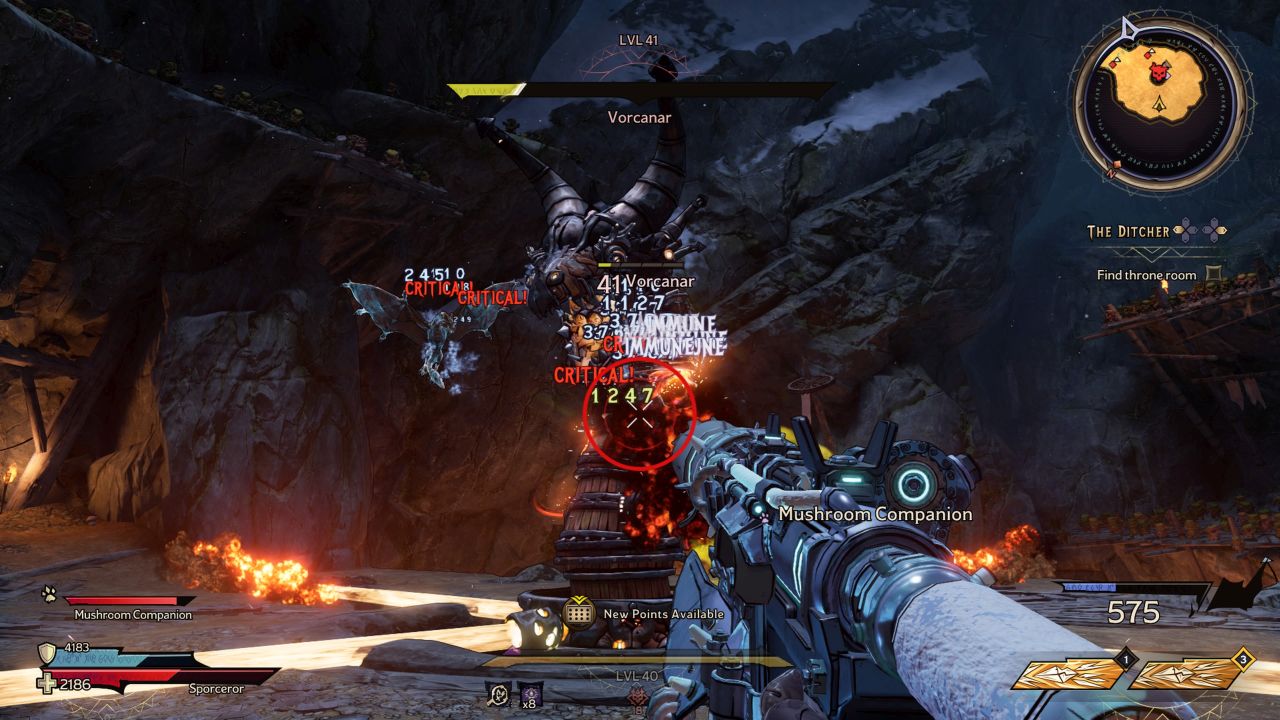The image size is (1280, 720).
Task: Toggle the Find throne room objective box
Action: 1214,274
